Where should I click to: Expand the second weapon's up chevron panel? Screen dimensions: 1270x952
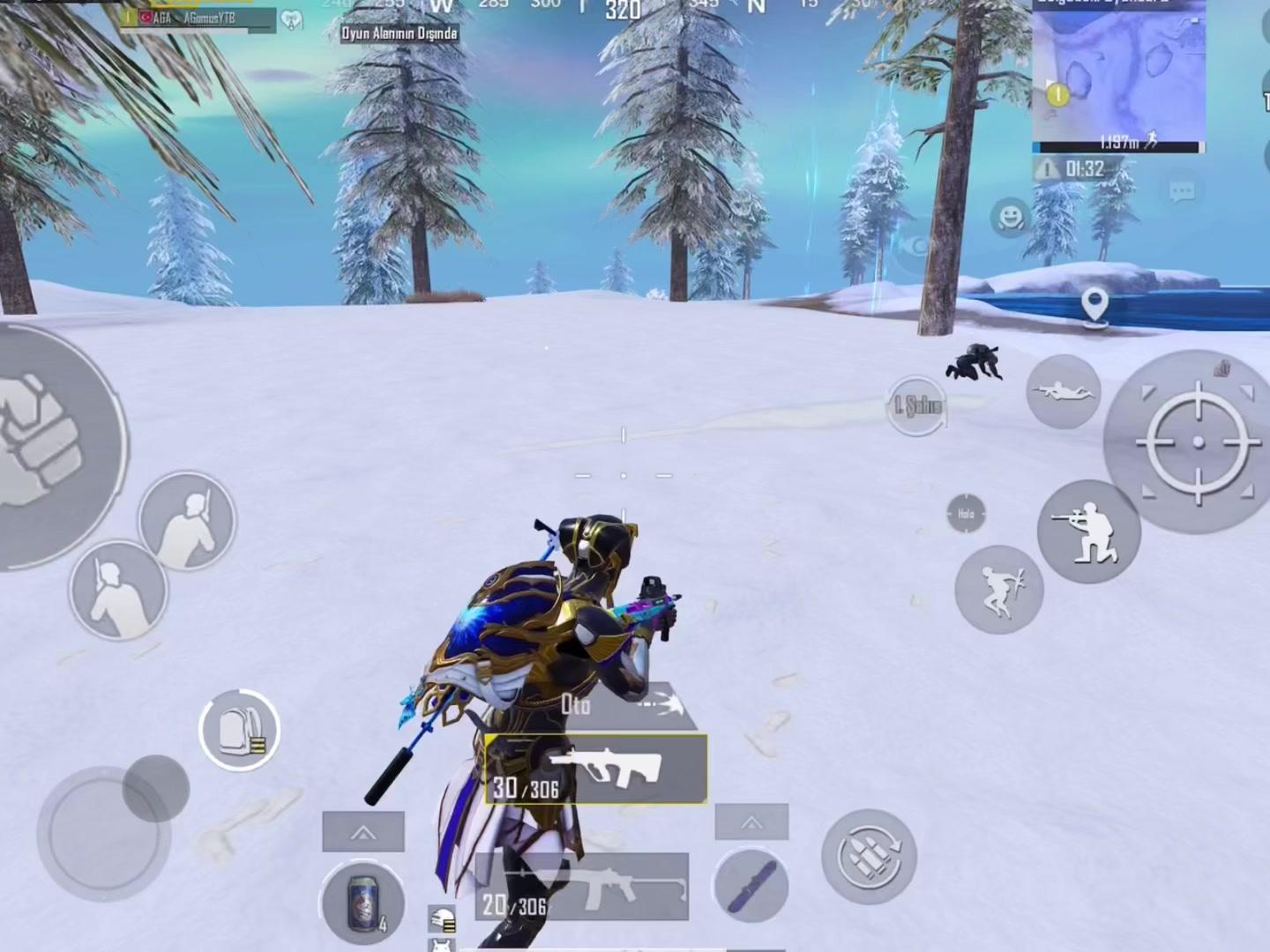click(x=751, y=822)
